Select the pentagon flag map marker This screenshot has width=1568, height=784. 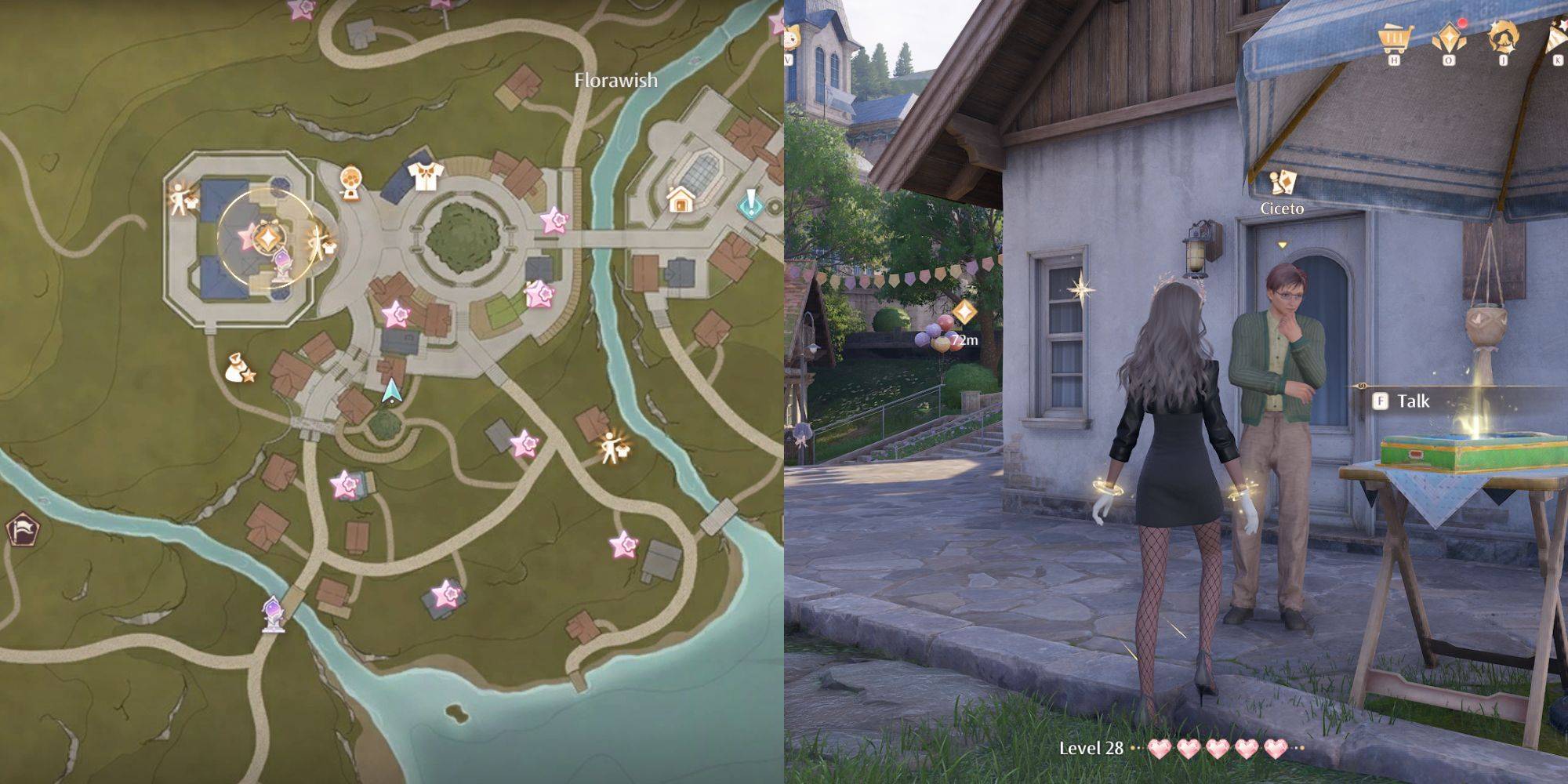pyautogui.click(x=20, y=530)
